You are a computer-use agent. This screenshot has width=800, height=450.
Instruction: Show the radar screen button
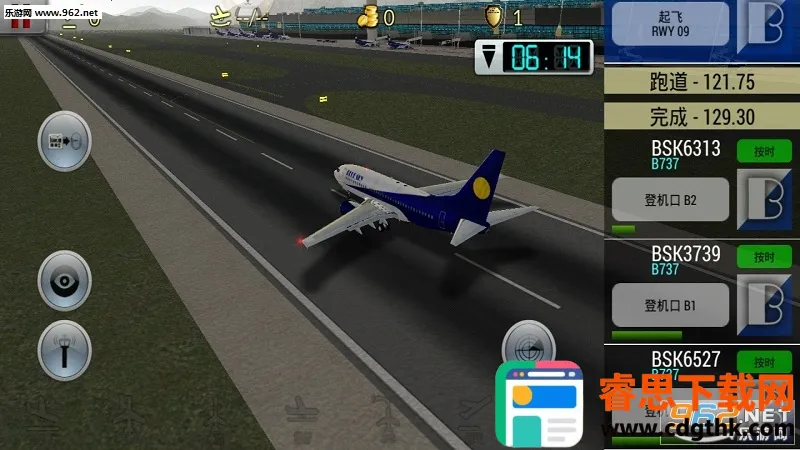528,346
